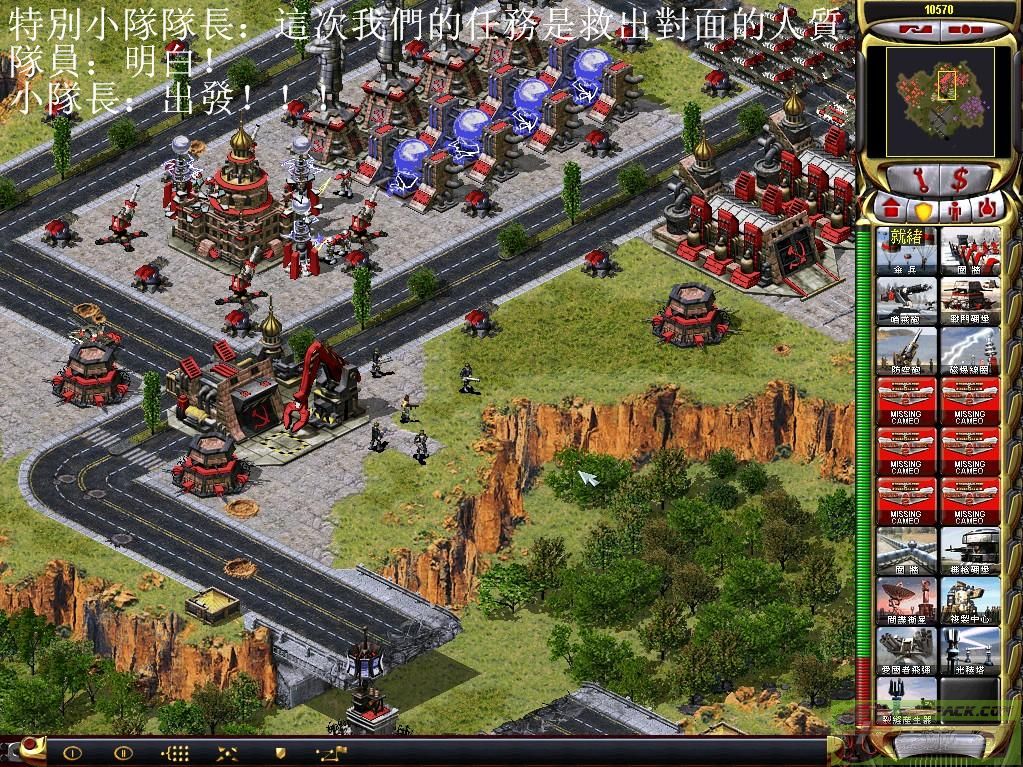This screenshot has height=767, width=1023.
Task: Select the spy satellite cameo
Action: click(907, 600)
